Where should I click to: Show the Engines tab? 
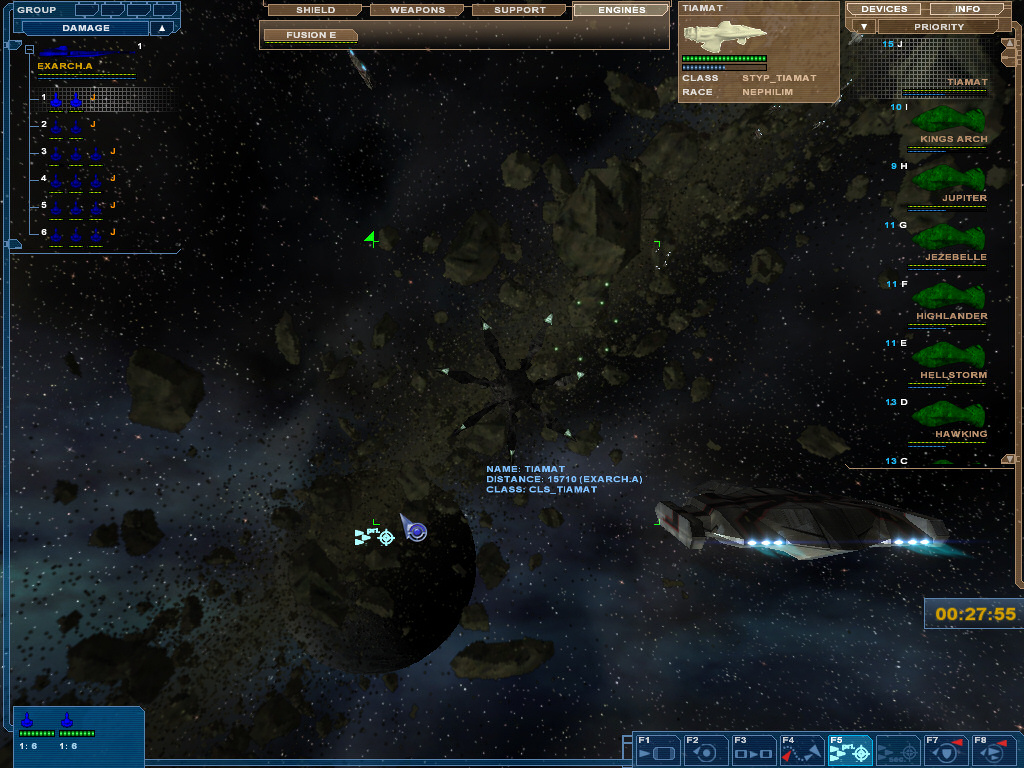[621, 10]
